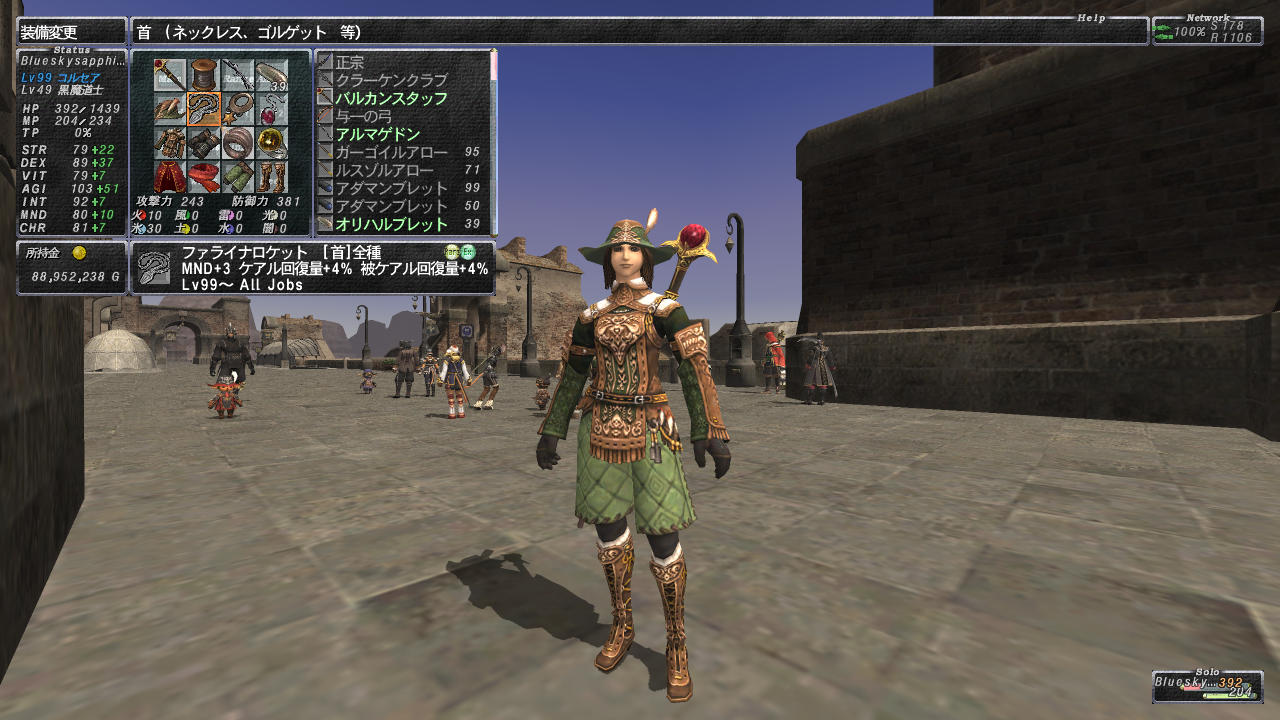Select the gloves hand slot
The height and width of the screenshot is (720, 1280).
[204, 143]
